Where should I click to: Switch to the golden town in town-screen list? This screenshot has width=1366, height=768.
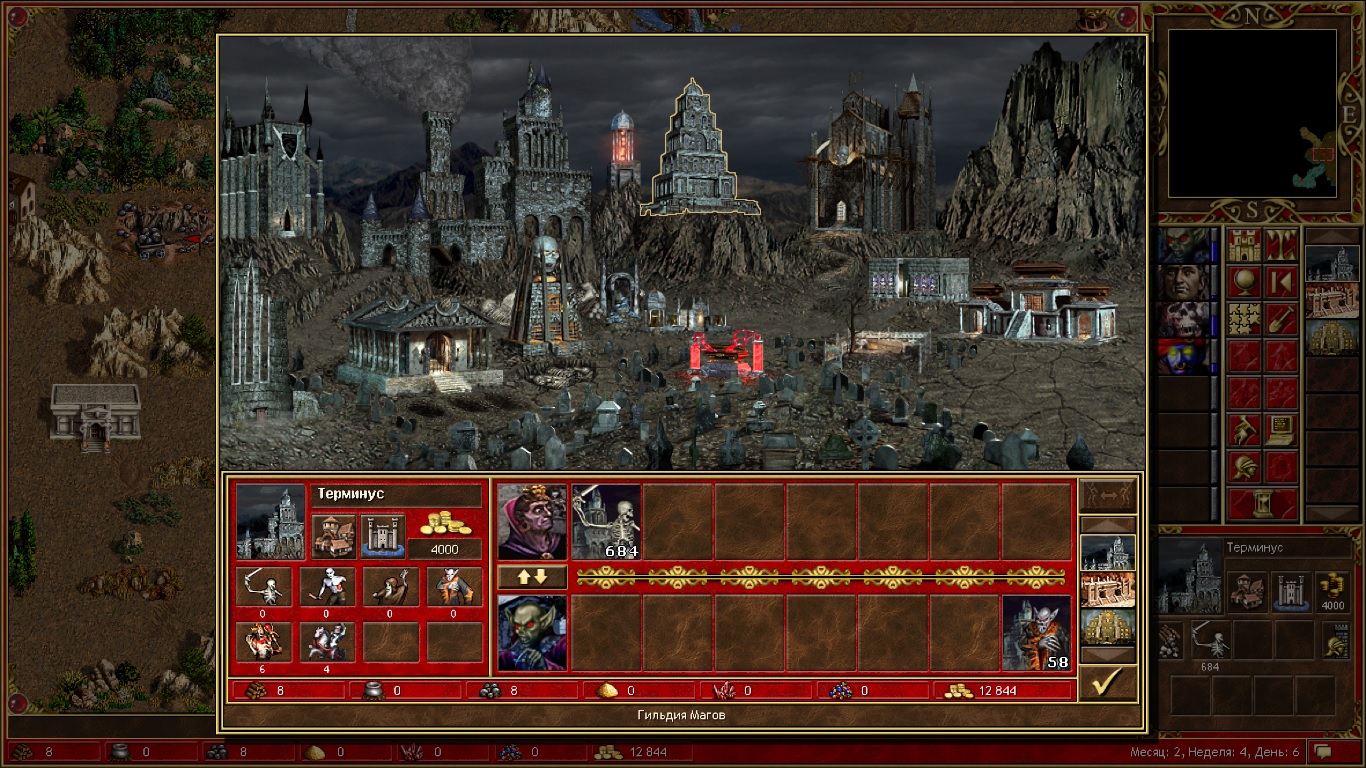pyautogui.click(x=1108, y=627)
